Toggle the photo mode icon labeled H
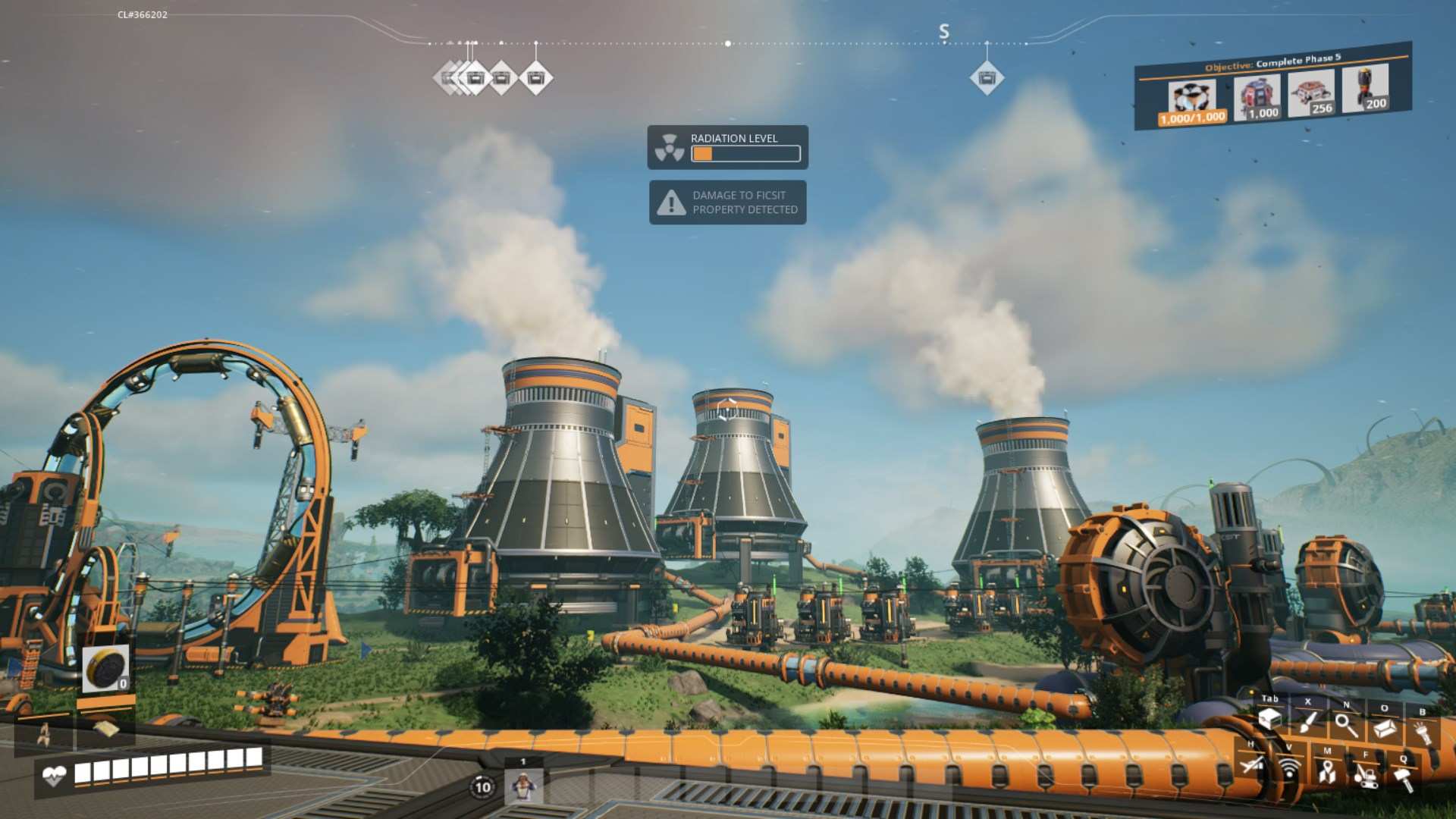 point(1251,766)
